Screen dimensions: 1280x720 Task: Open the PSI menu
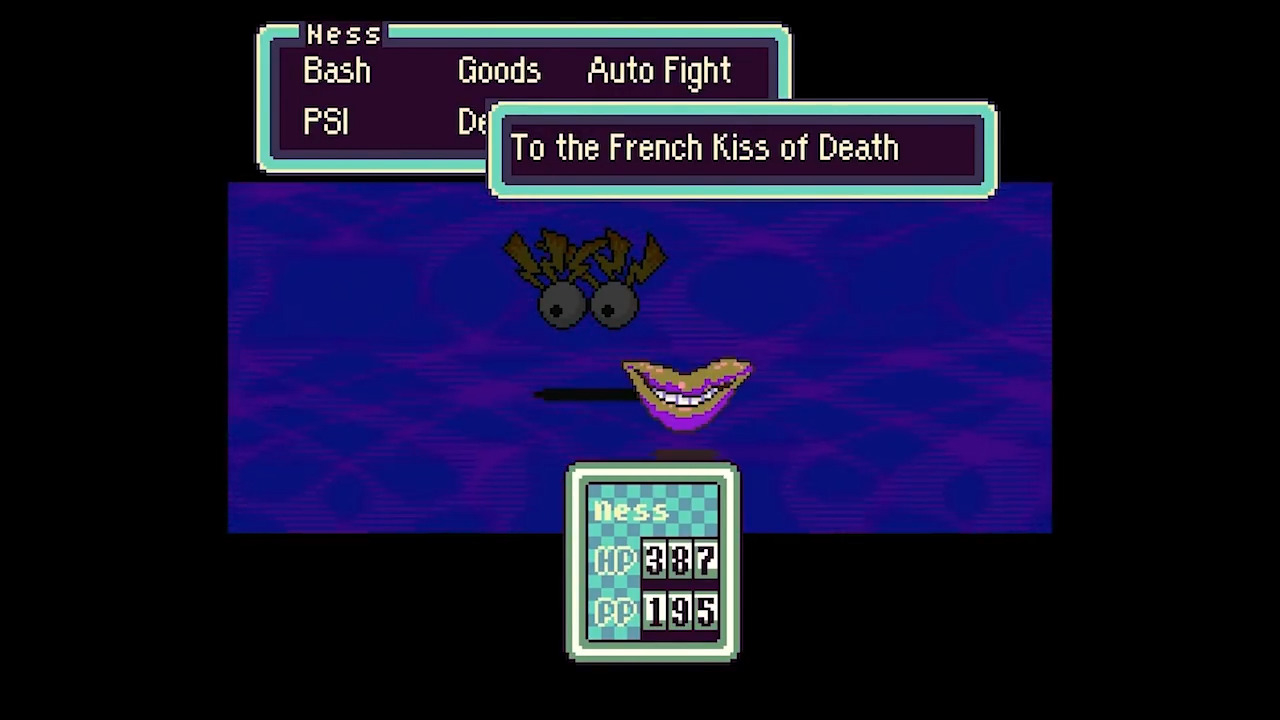(x=326, y=122)
